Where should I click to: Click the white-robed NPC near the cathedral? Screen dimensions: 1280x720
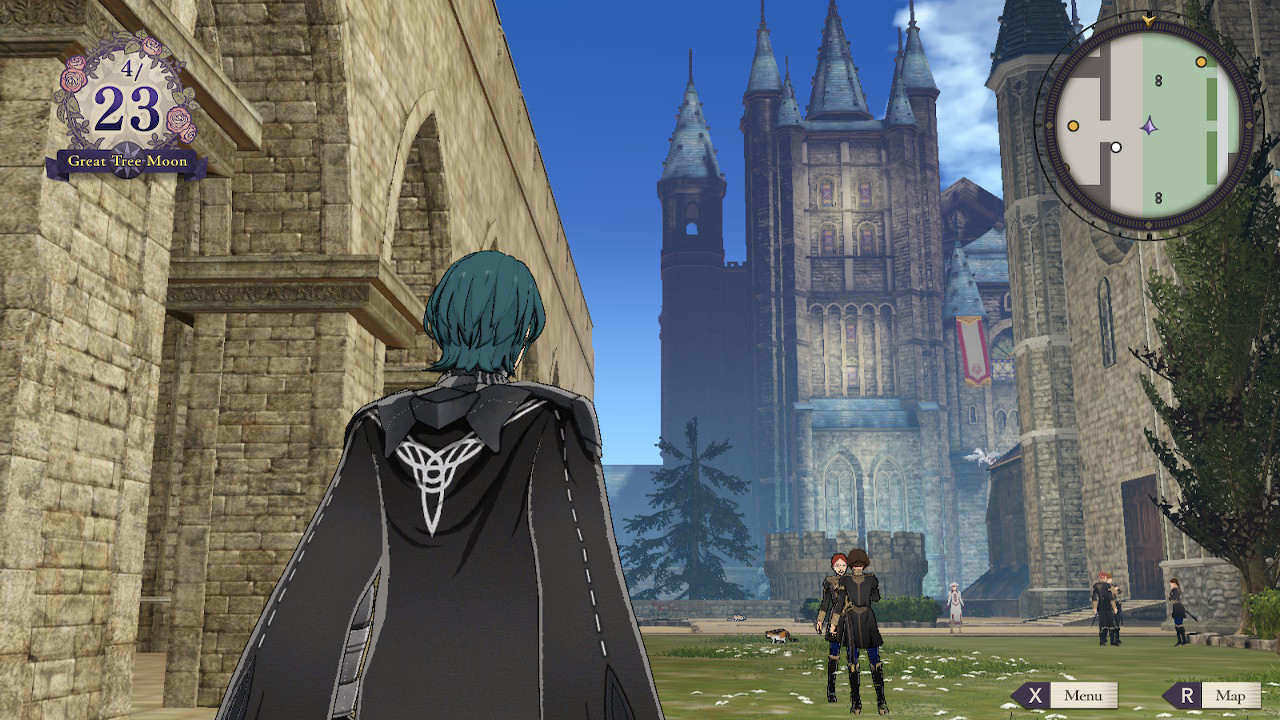pos(956,600)
